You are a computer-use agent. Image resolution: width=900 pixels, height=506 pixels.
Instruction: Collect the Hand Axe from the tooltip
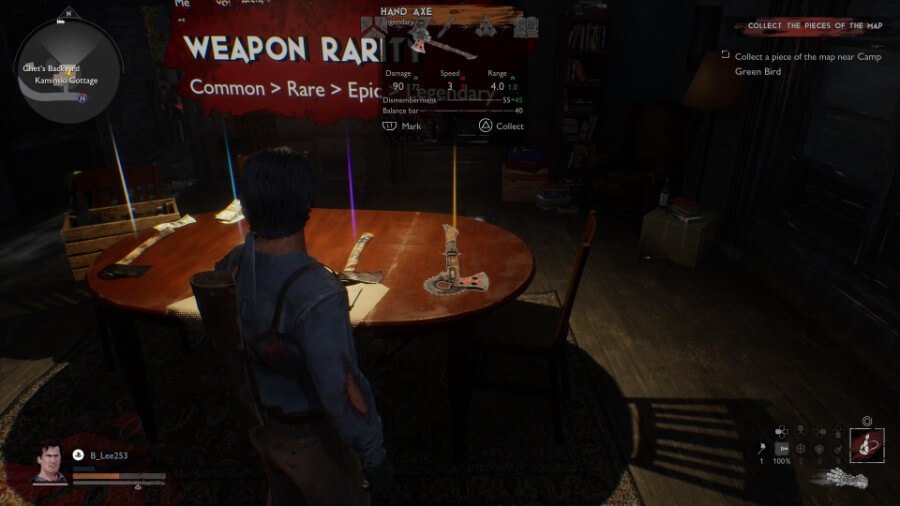tap(500, 126)
